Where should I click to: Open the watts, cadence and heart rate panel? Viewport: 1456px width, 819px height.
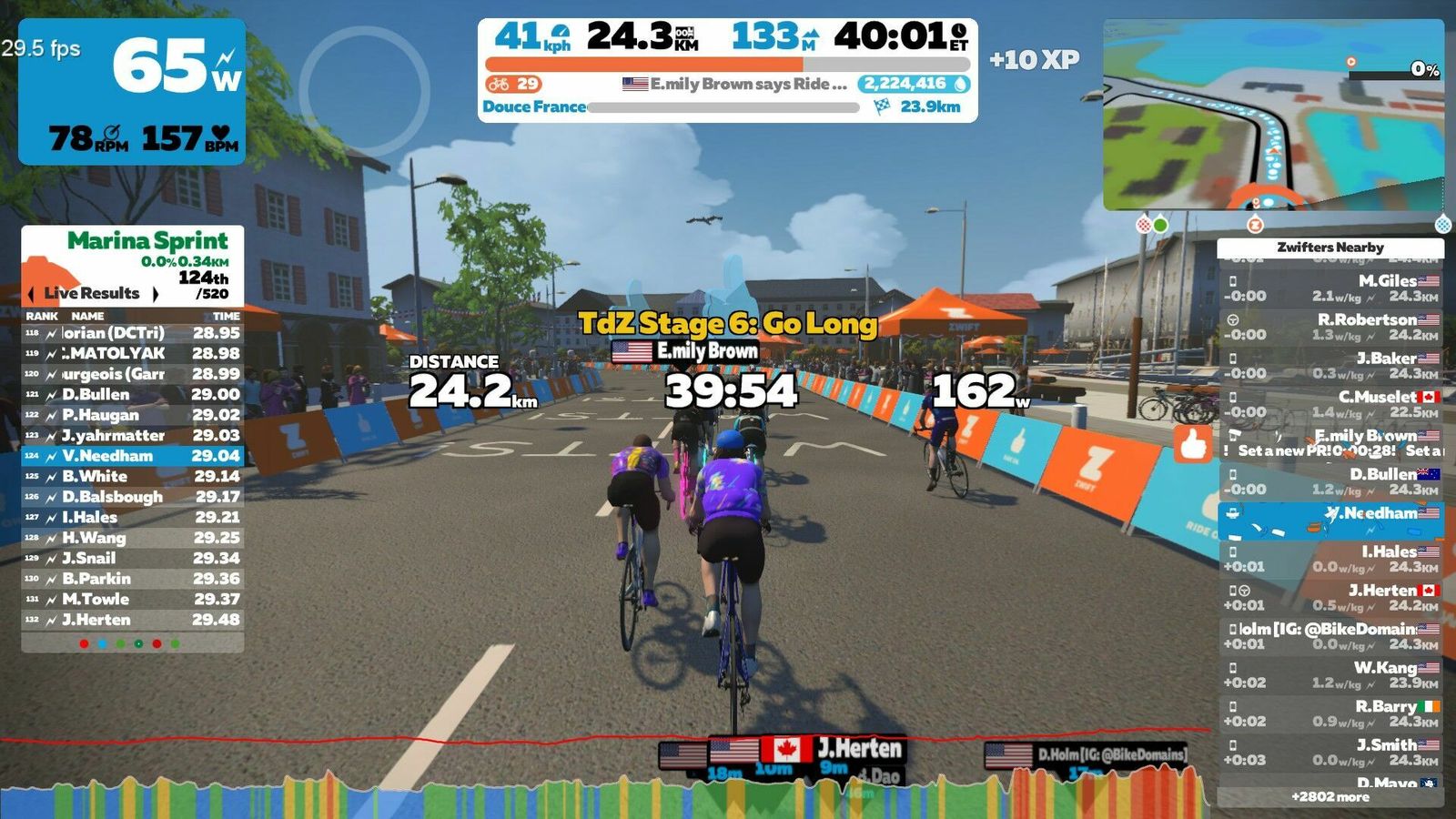[x=133, y=92]
